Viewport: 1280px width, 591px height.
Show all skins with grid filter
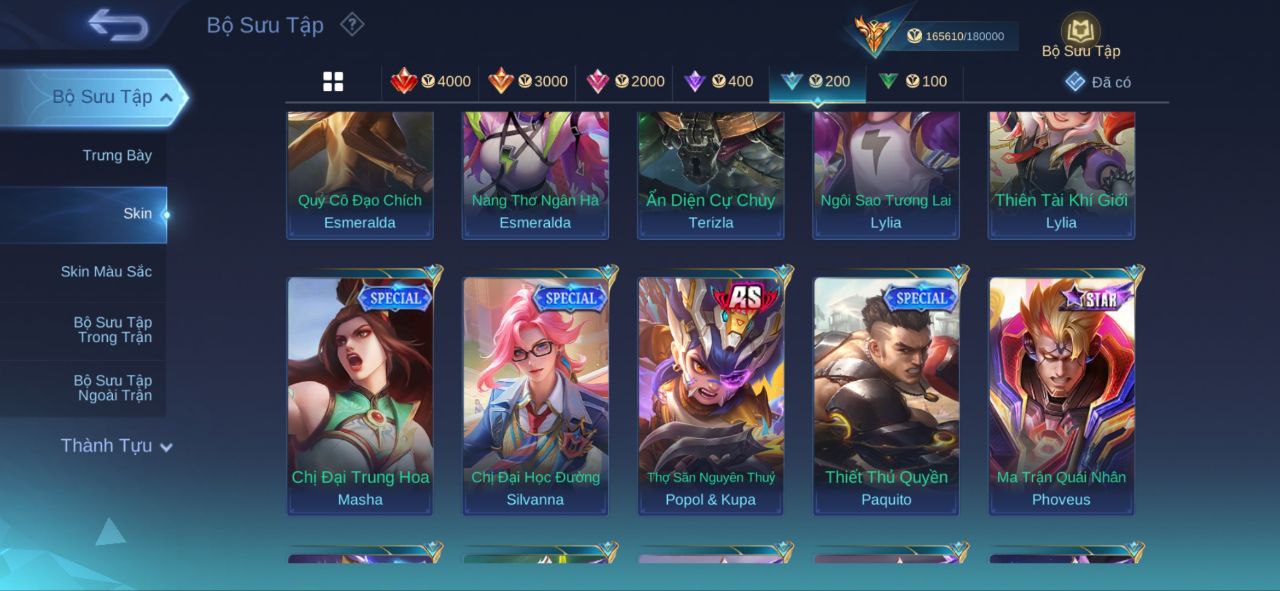[333, 82]
